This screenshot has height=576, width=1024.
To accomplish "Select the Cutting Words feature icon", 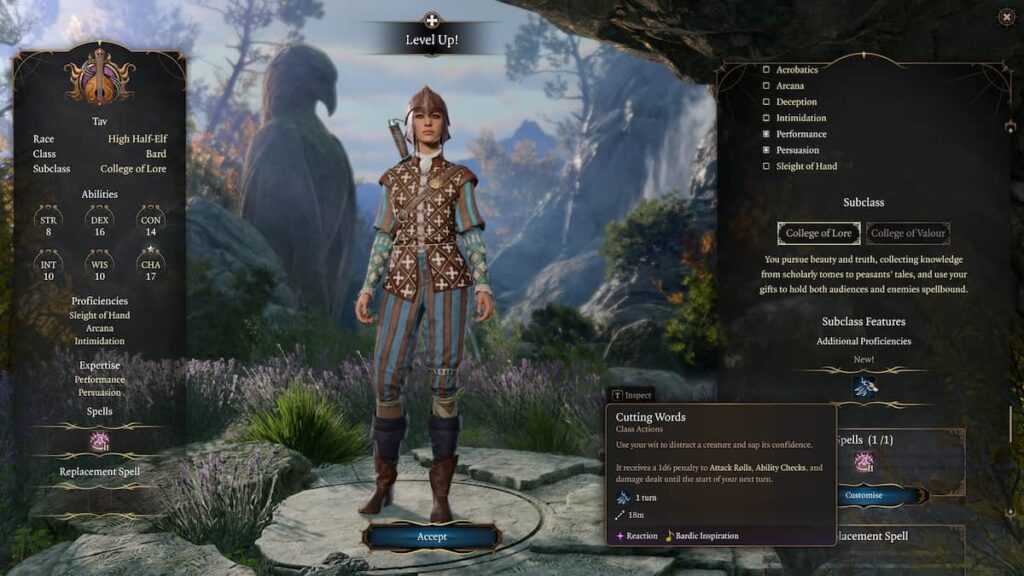I will point(864,387).
